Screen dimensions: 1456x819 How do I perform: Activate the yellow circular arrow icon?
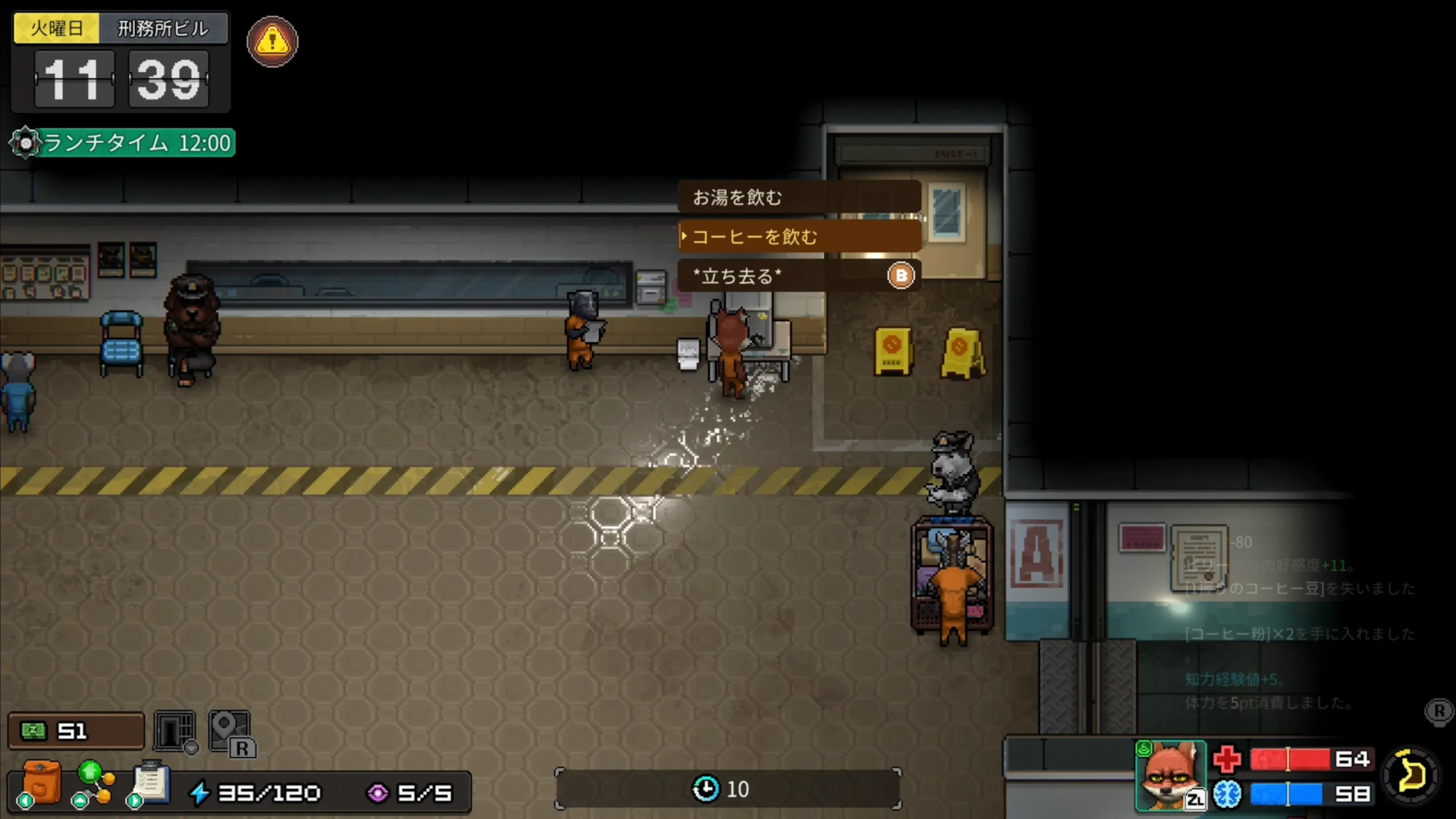point(1412,775)
